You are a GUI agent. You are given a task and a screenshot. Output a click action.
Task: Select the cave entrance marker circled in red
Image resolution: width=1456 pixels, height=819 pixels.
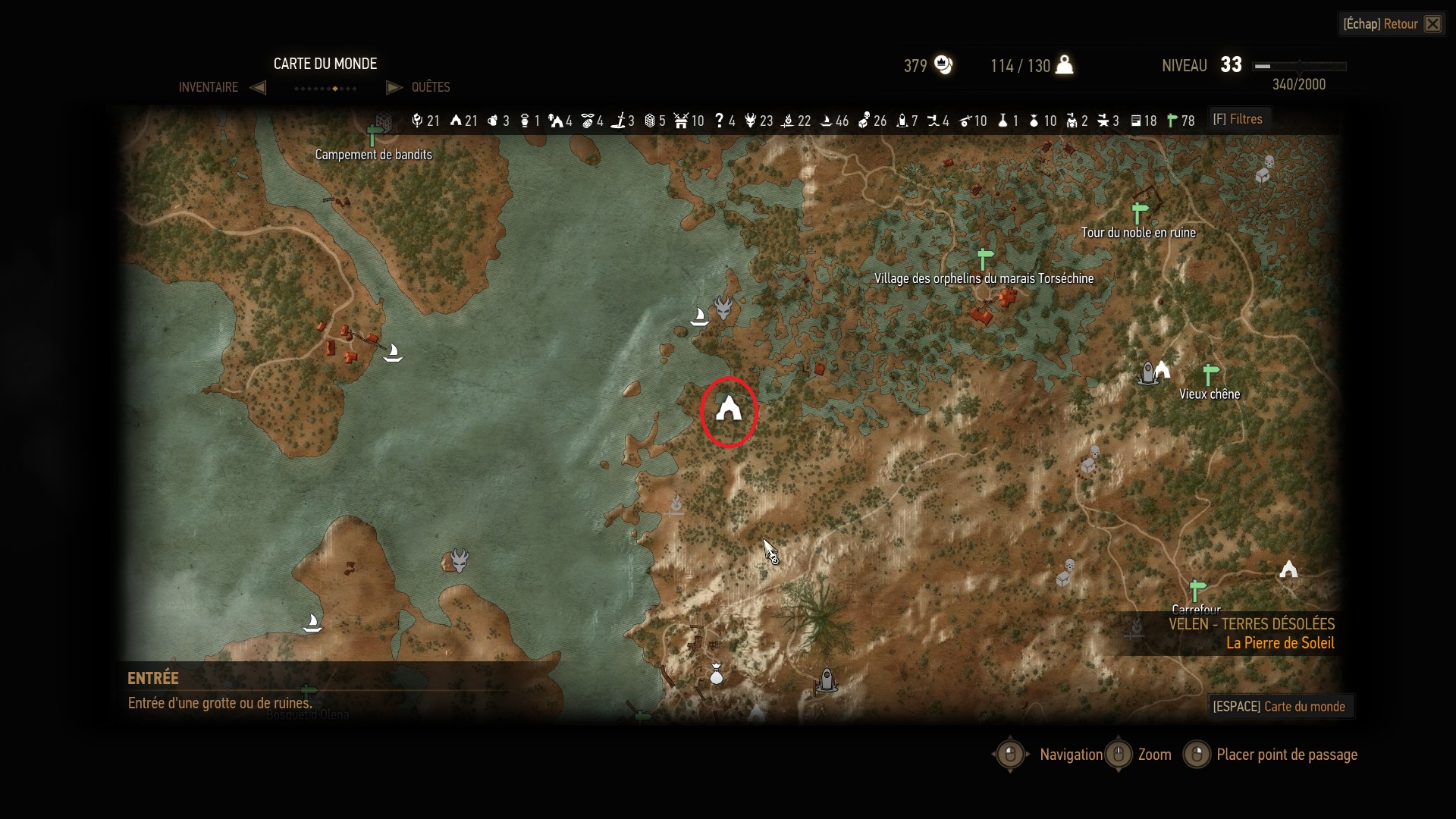[x=729, y=409]
